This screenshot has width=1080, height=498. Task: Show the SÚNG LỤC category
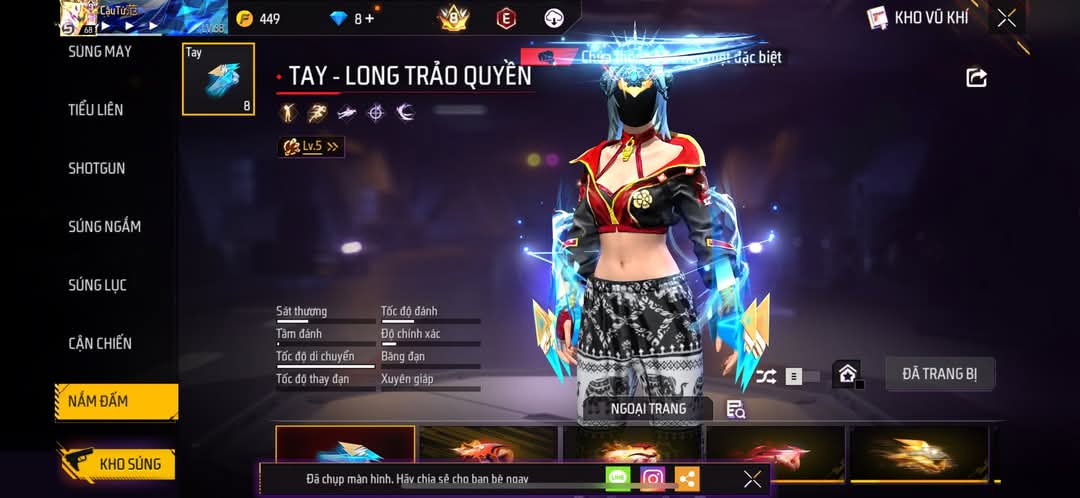(98, 285)
